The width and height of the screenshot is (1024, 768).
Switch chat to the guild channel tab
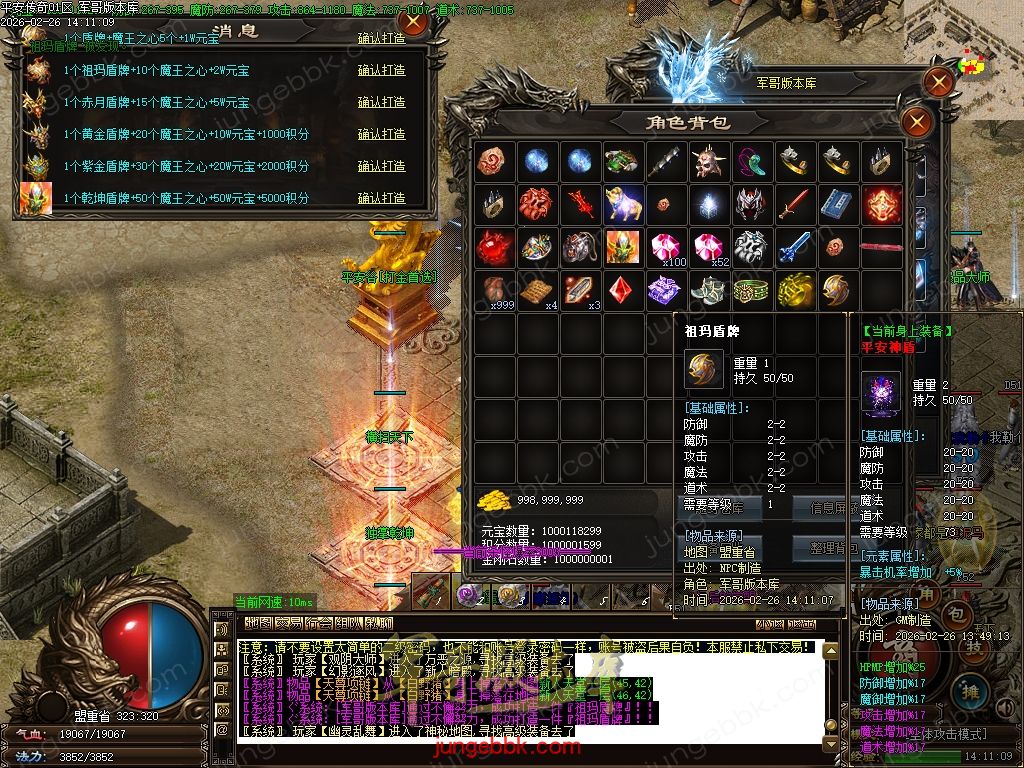click(318, 623)
